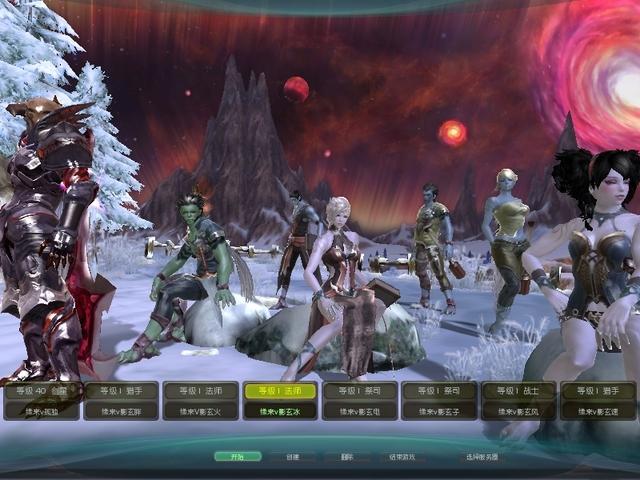Screen dimensions: 640x480
Task: Choose the 祭司 character named 影玄子
Action: (439, 400)
